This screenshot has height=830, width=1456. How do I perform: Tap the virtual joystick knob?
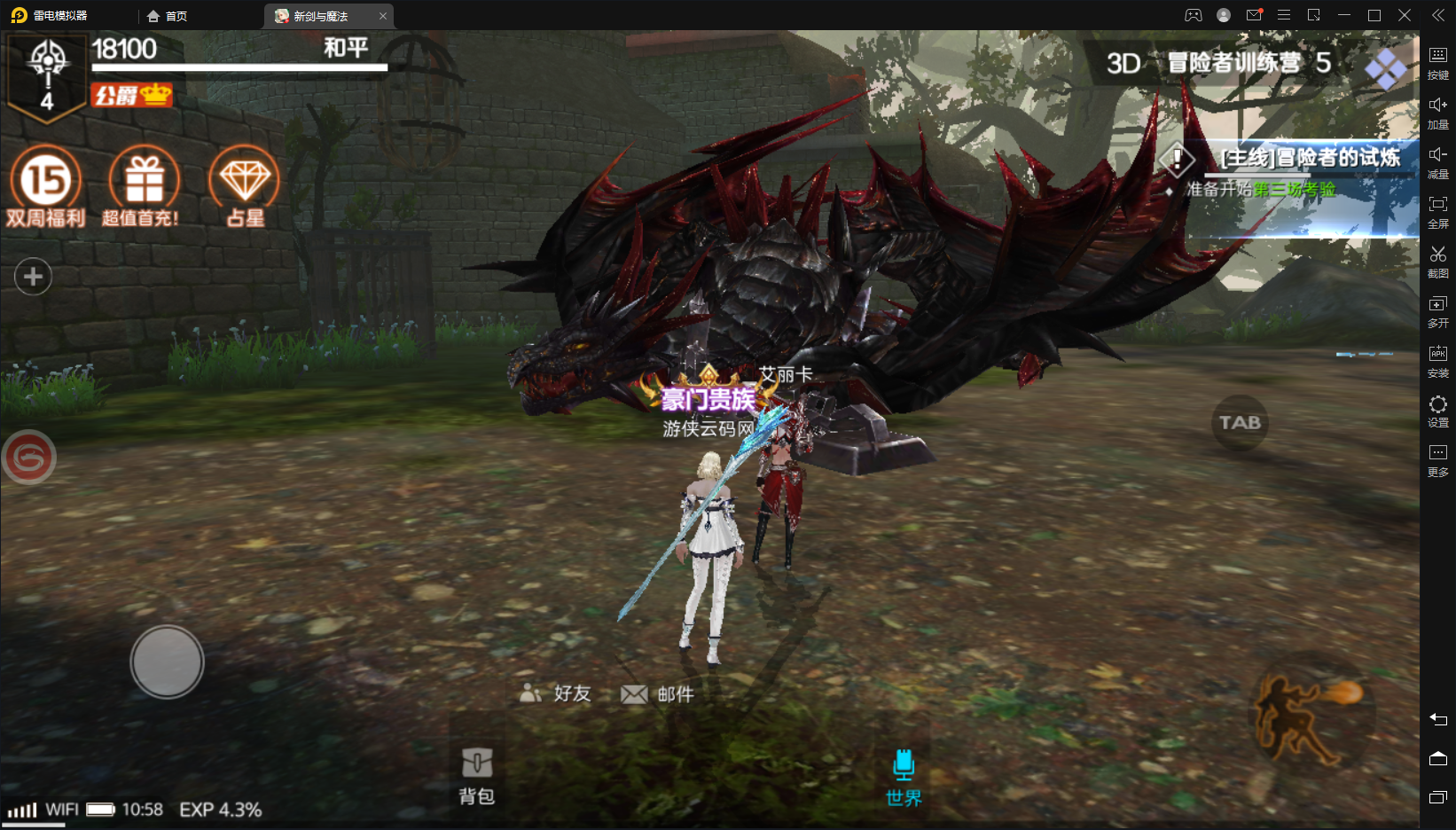[167, 662]
